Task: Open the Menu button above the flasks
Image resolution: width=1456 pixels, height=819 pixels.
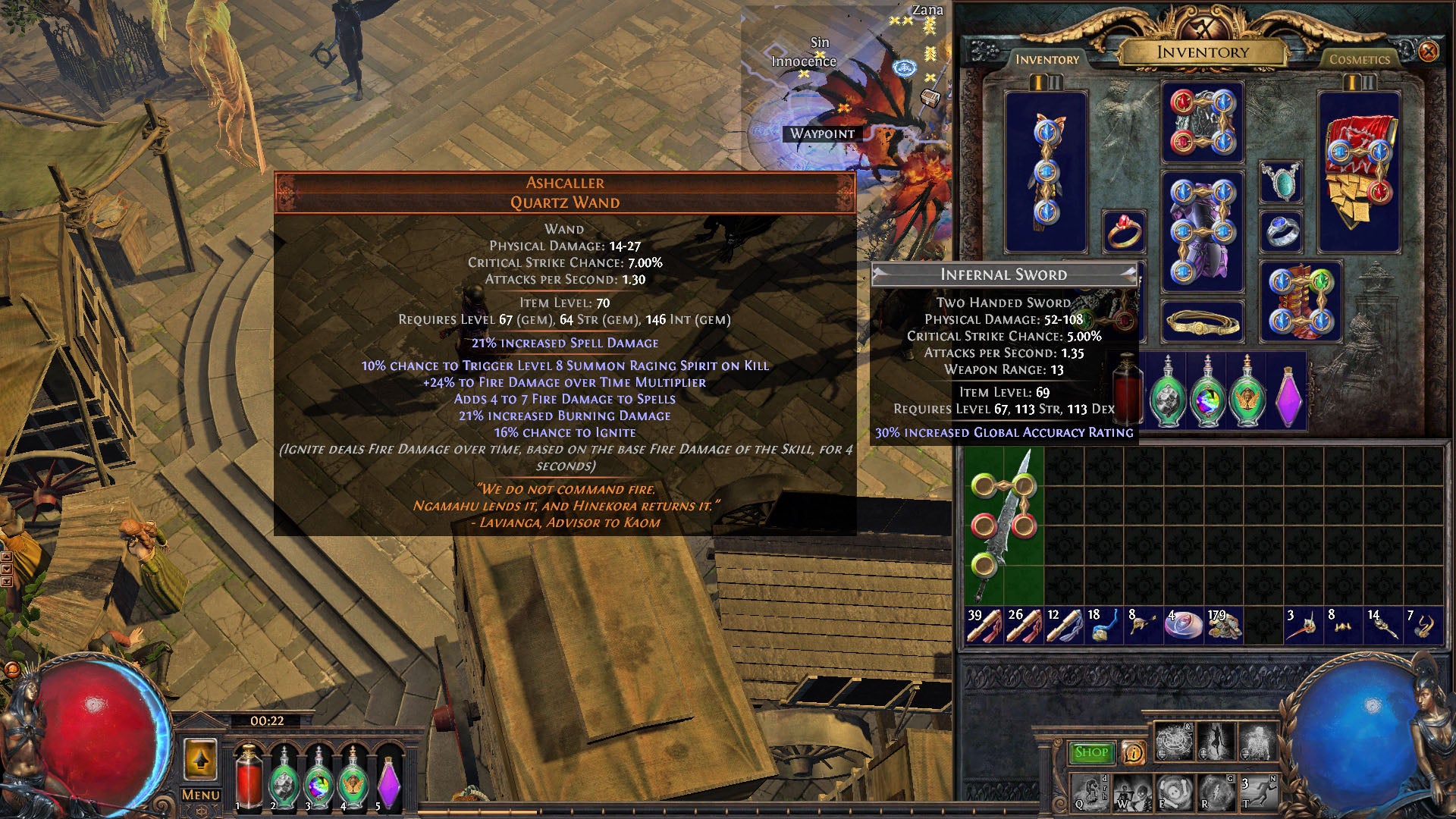Action: point(201,795)
